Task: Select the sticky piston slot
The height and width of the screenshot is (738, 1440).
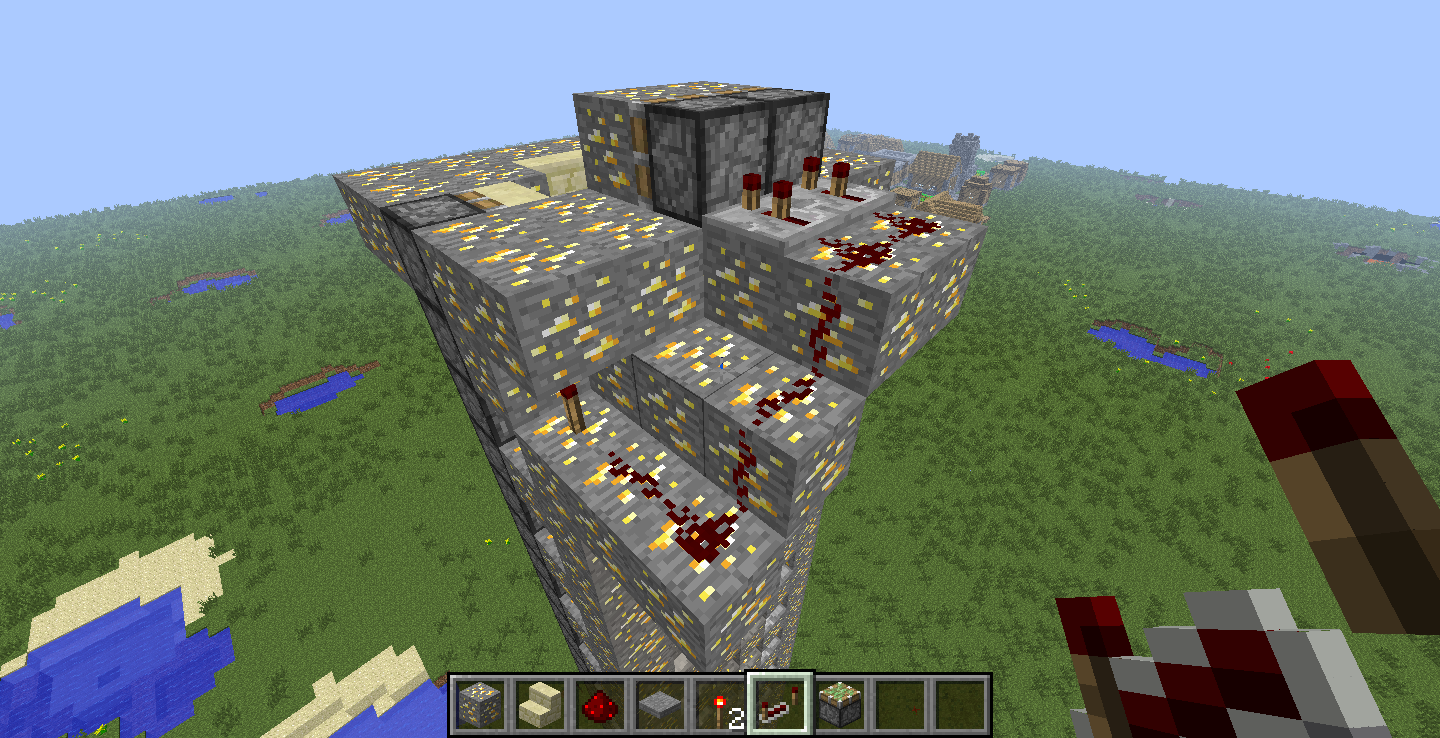Action: point(840,703)
